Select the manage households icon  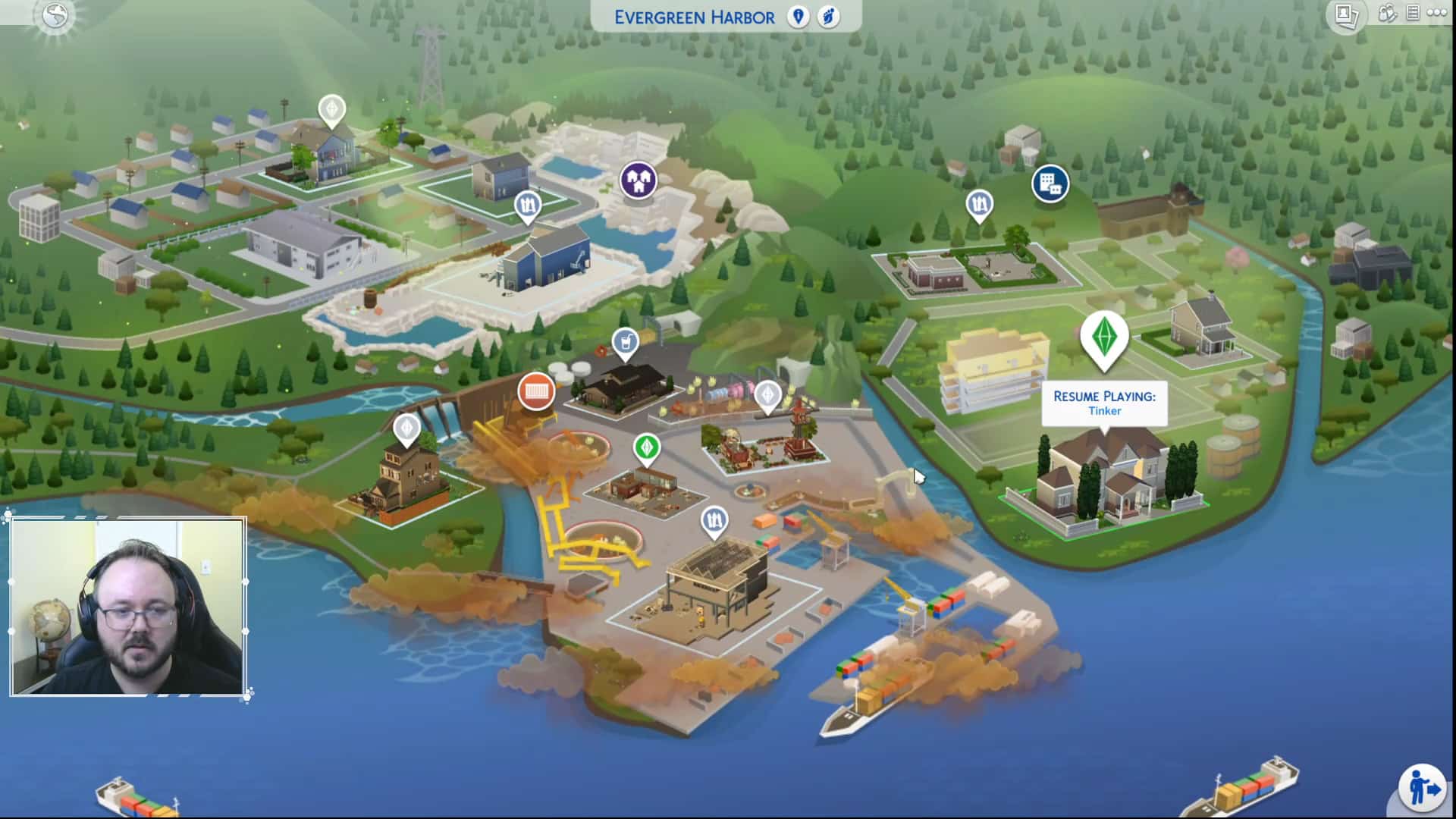pos(1389,13)
